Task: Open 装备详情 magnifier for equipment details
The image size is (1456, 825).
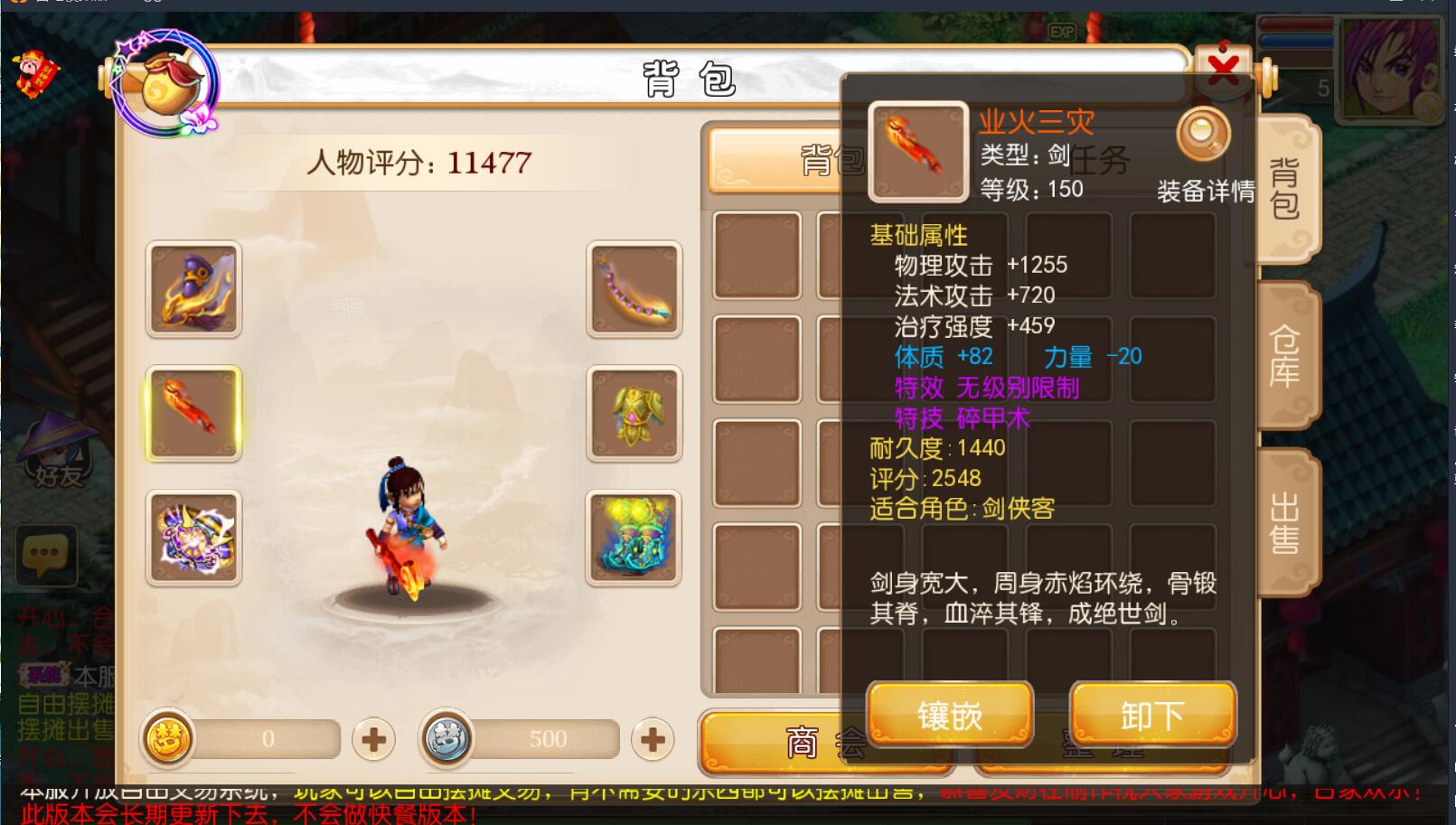Action: (1203, 136)
